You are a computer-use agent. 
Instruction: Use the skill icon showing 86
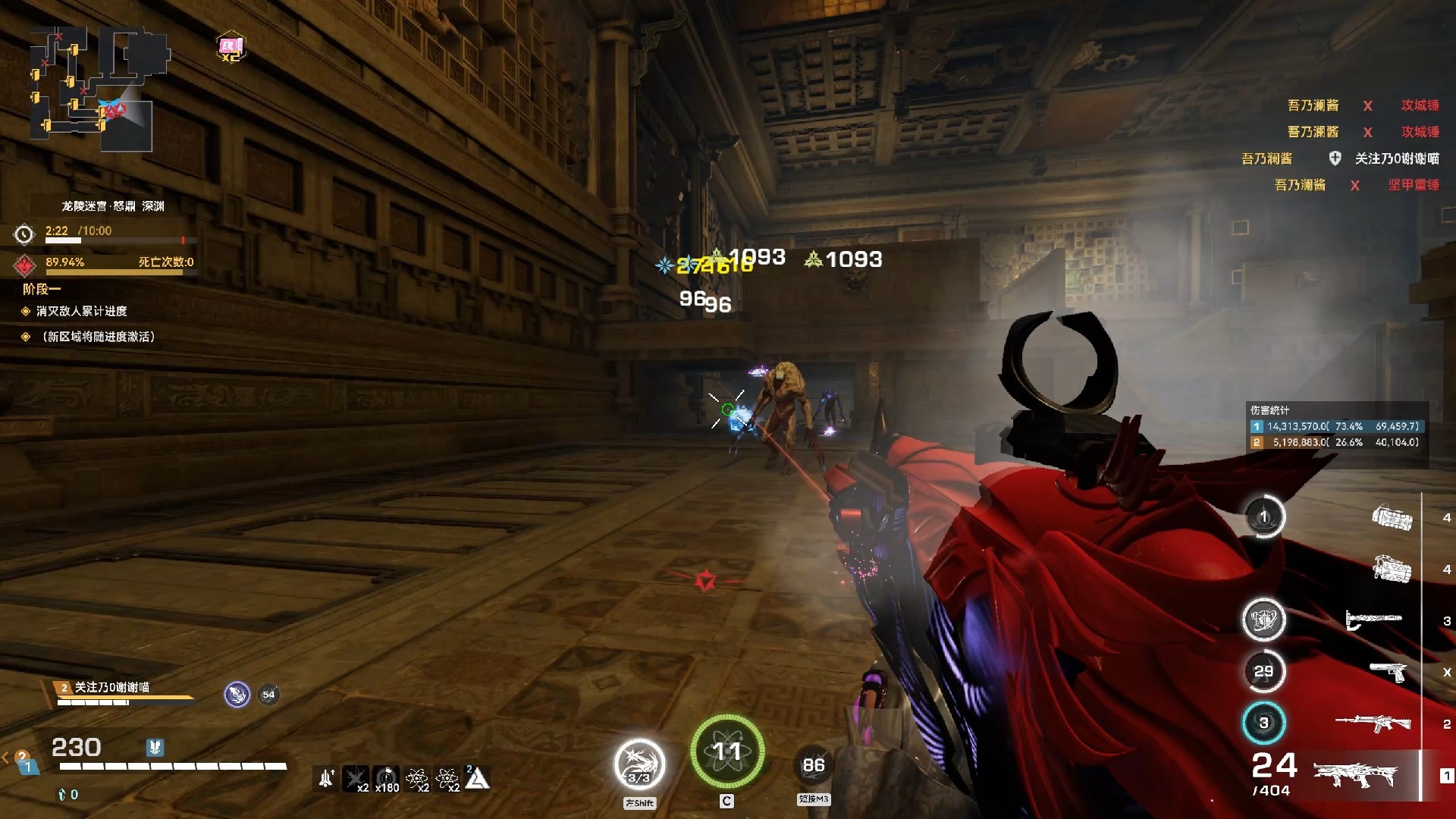coord(814,765)
